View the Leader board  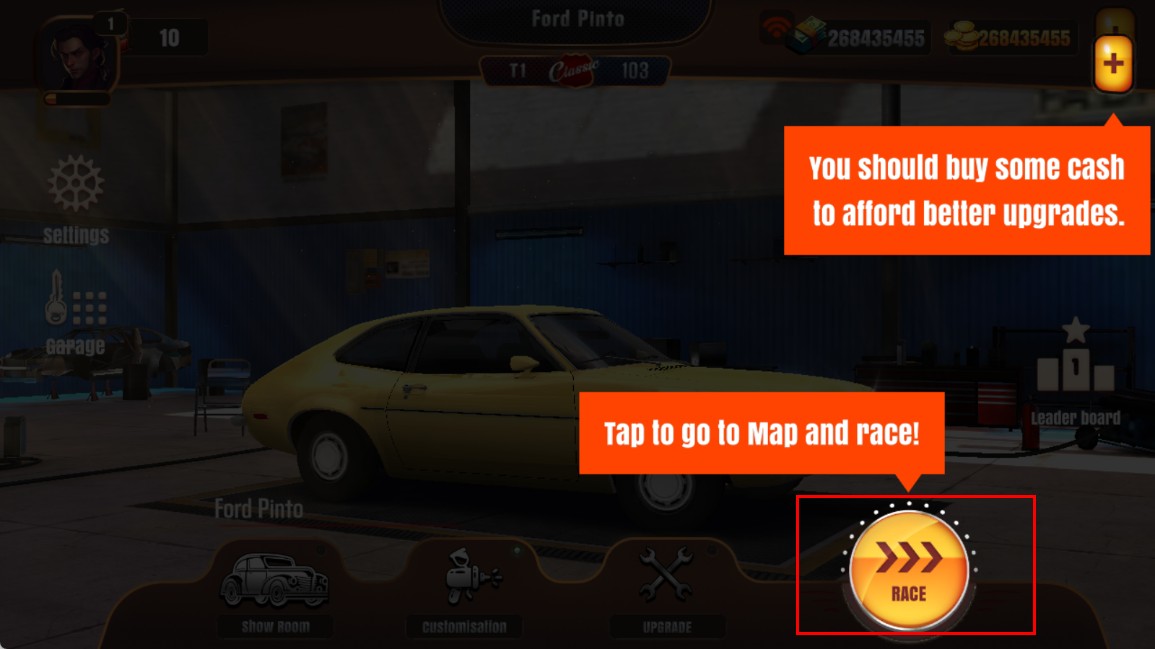(x=1075, y=371)
